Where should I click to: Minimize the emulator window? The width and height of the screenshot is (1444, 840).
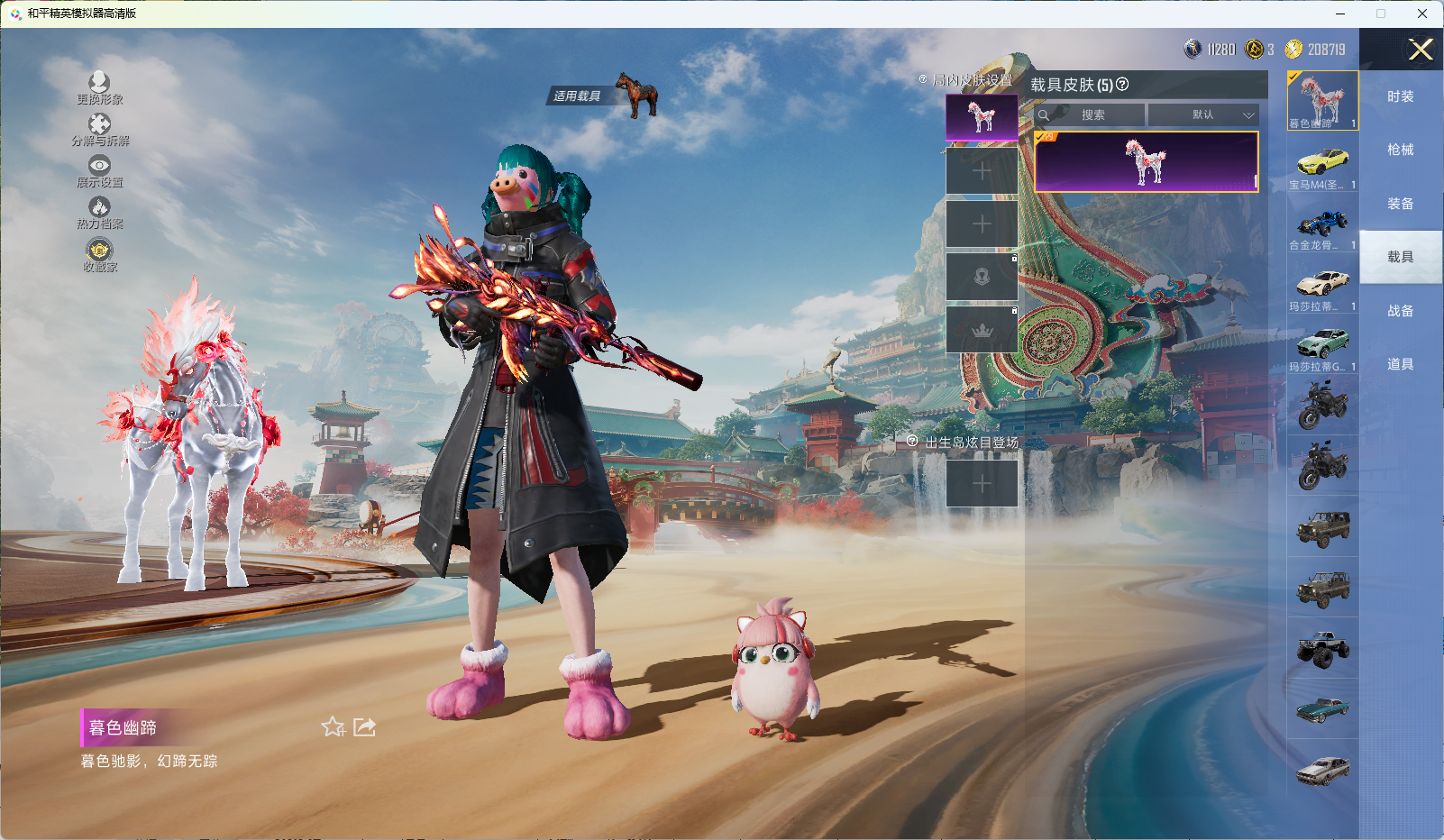(x=1340, y=14)
